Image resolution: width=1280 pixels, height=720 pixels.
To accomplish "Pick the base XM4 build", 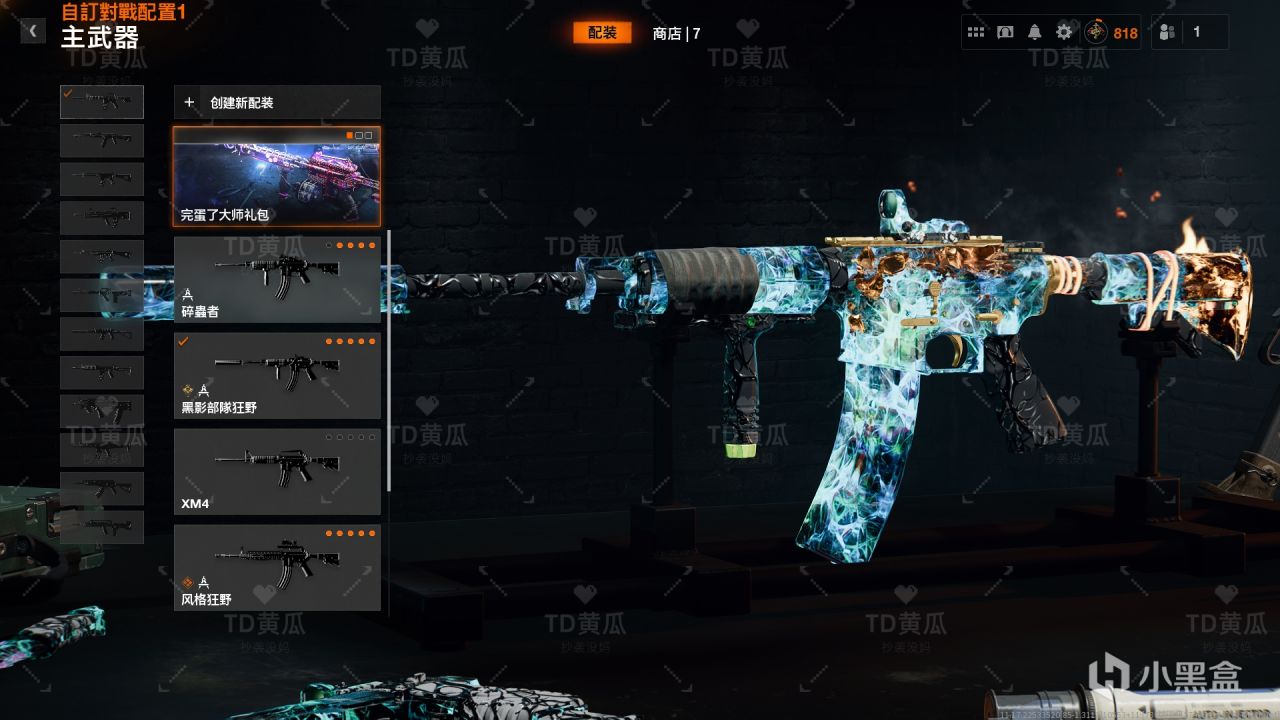I will (x=277, y=472).
